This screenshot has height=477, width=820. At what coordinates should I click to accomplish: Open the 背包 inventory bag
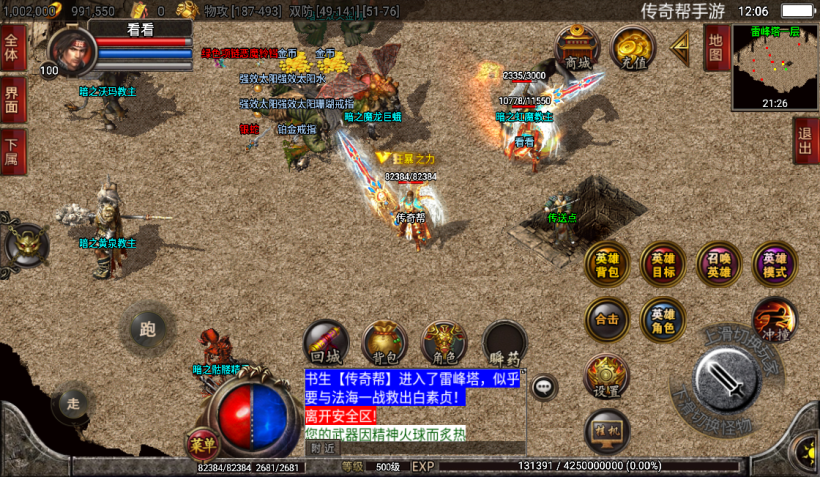(x=385, y=342)
